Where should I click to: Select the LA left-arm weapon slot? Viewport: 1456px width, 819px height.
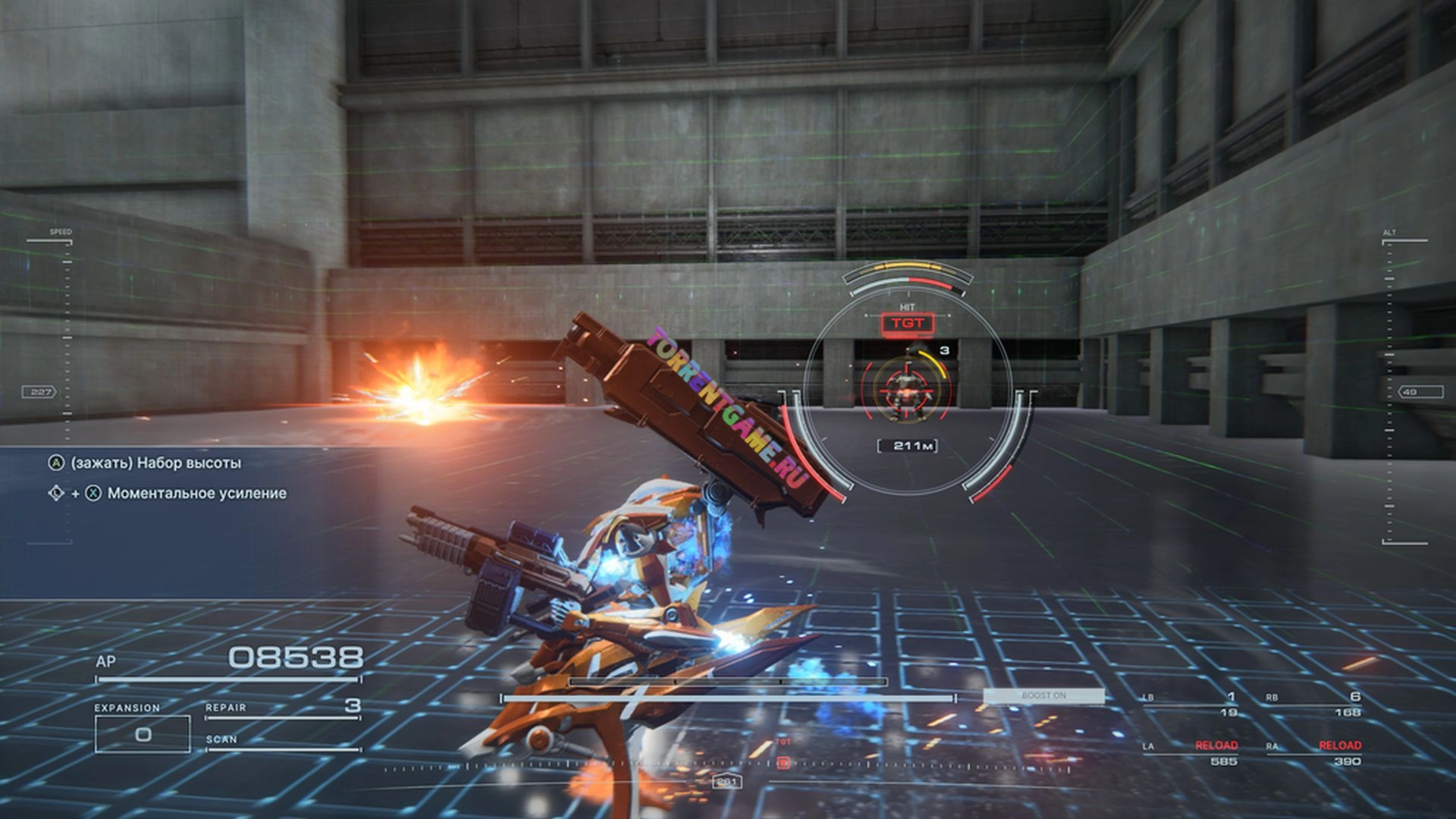[x=1191, y=753]
